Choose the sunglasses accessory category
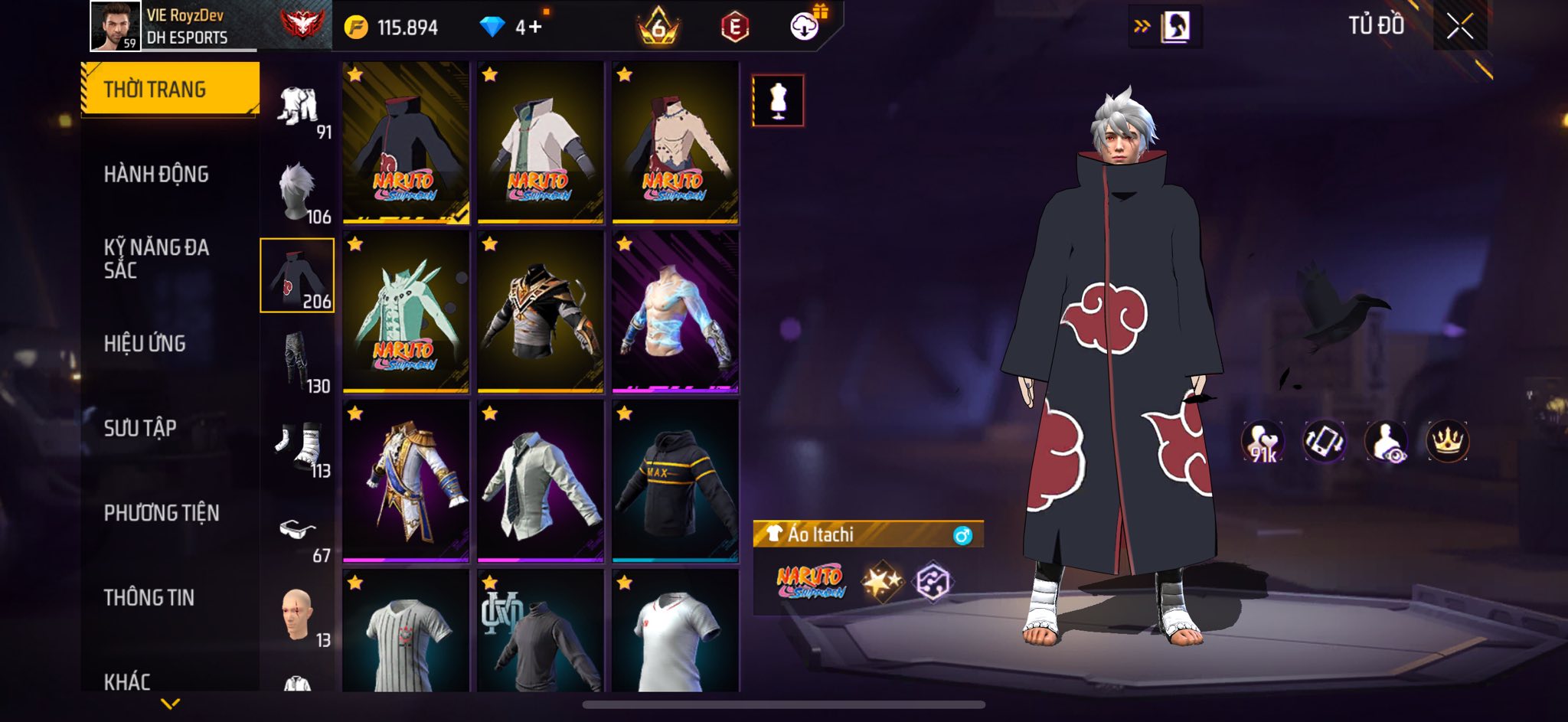The width and height of the screenshot is (1568, 722). click(x=298, y=530)
